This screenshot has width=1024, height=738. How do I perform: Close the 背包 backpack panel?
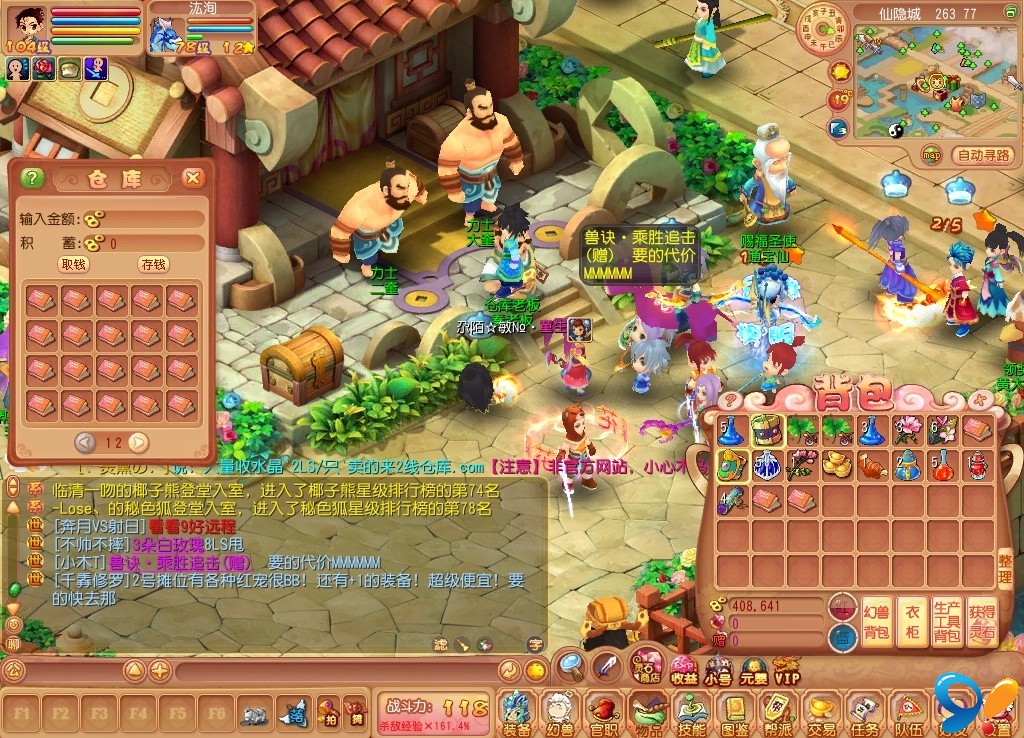coord(979,400)
